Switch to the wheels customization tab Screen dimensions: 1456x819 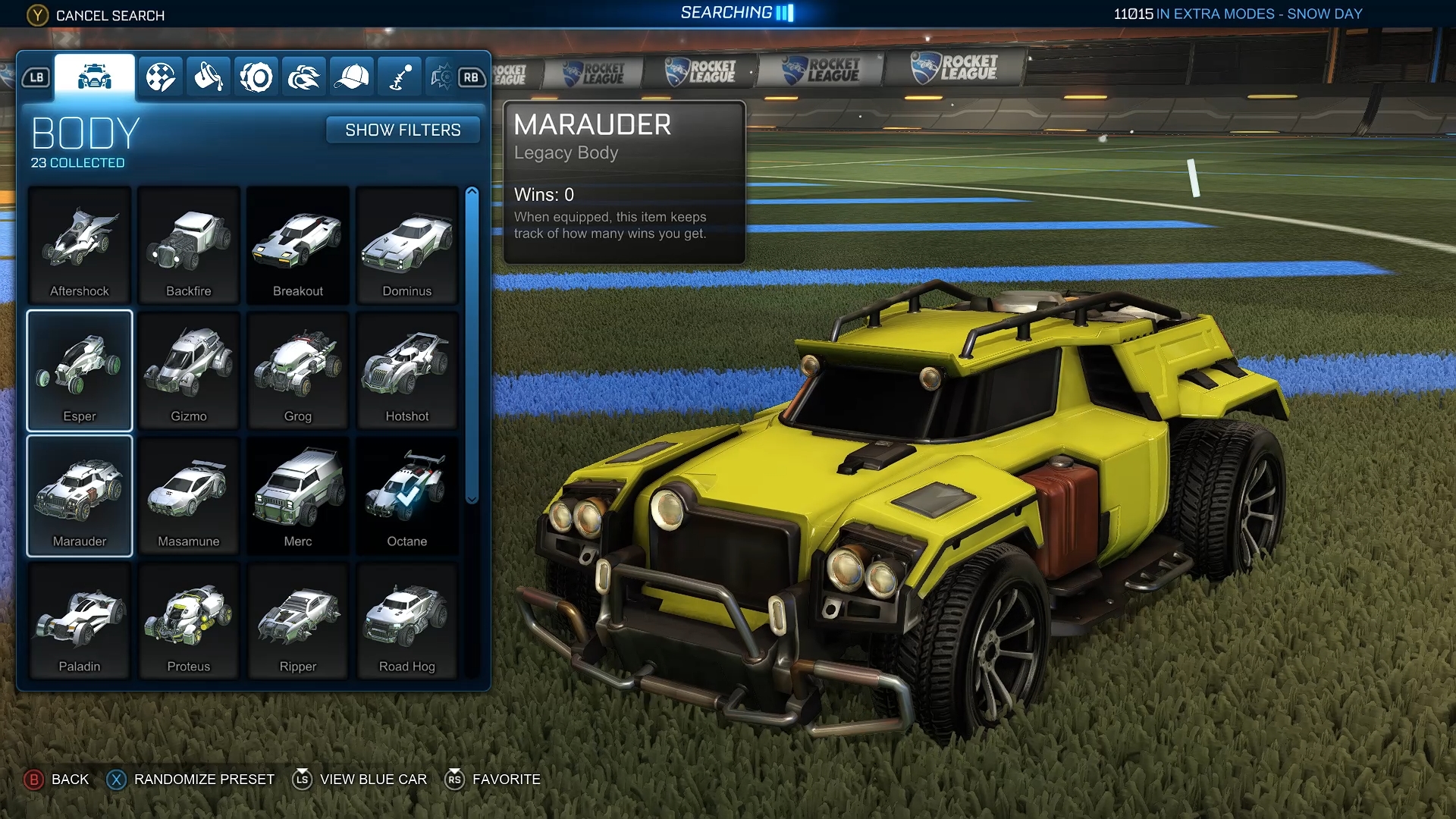click(256, 77)
